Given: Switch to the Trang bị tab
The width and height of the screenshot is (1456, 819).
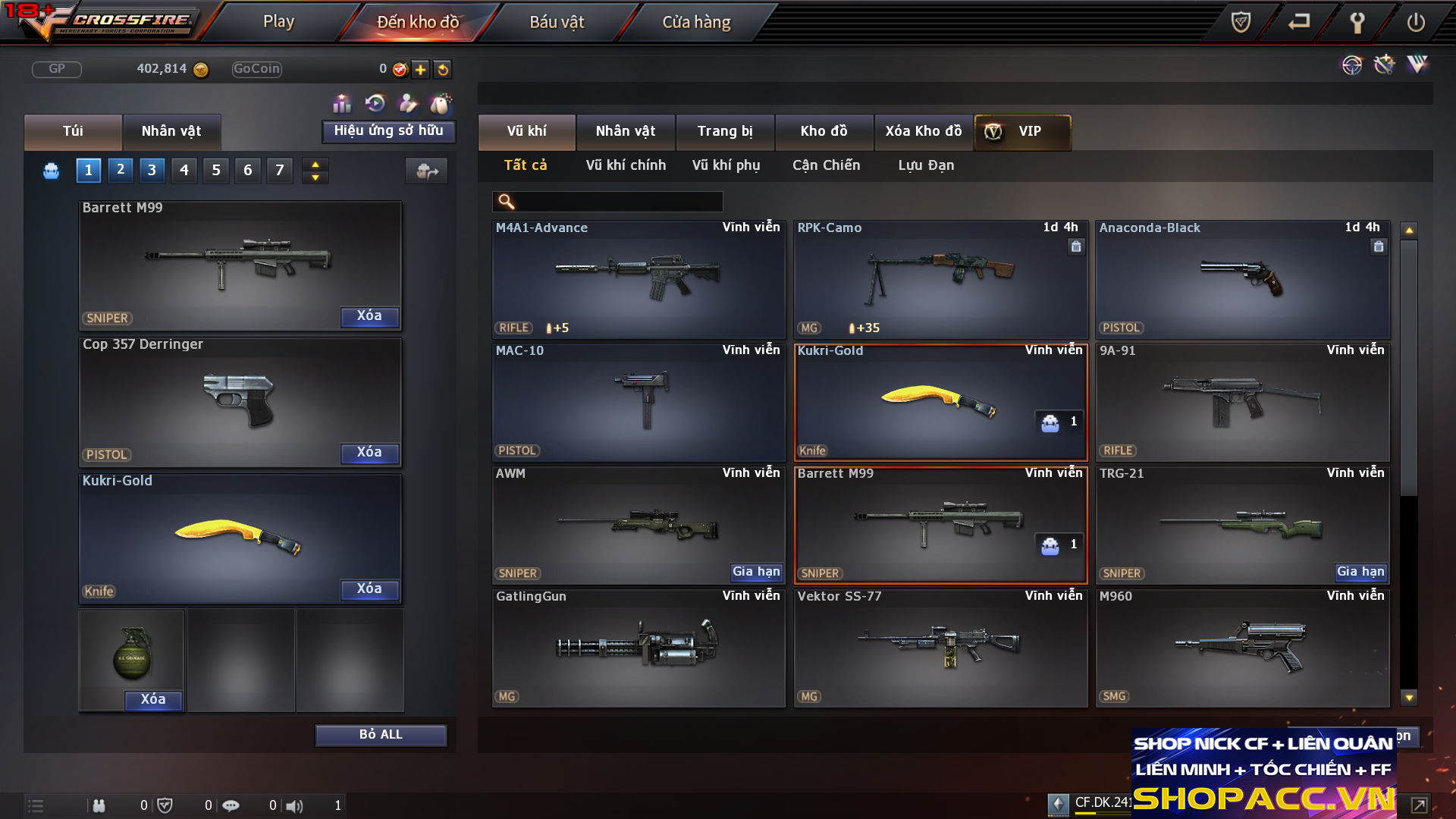Looking at the screenshot, I should pyautogui.click(x=725, y=131).
